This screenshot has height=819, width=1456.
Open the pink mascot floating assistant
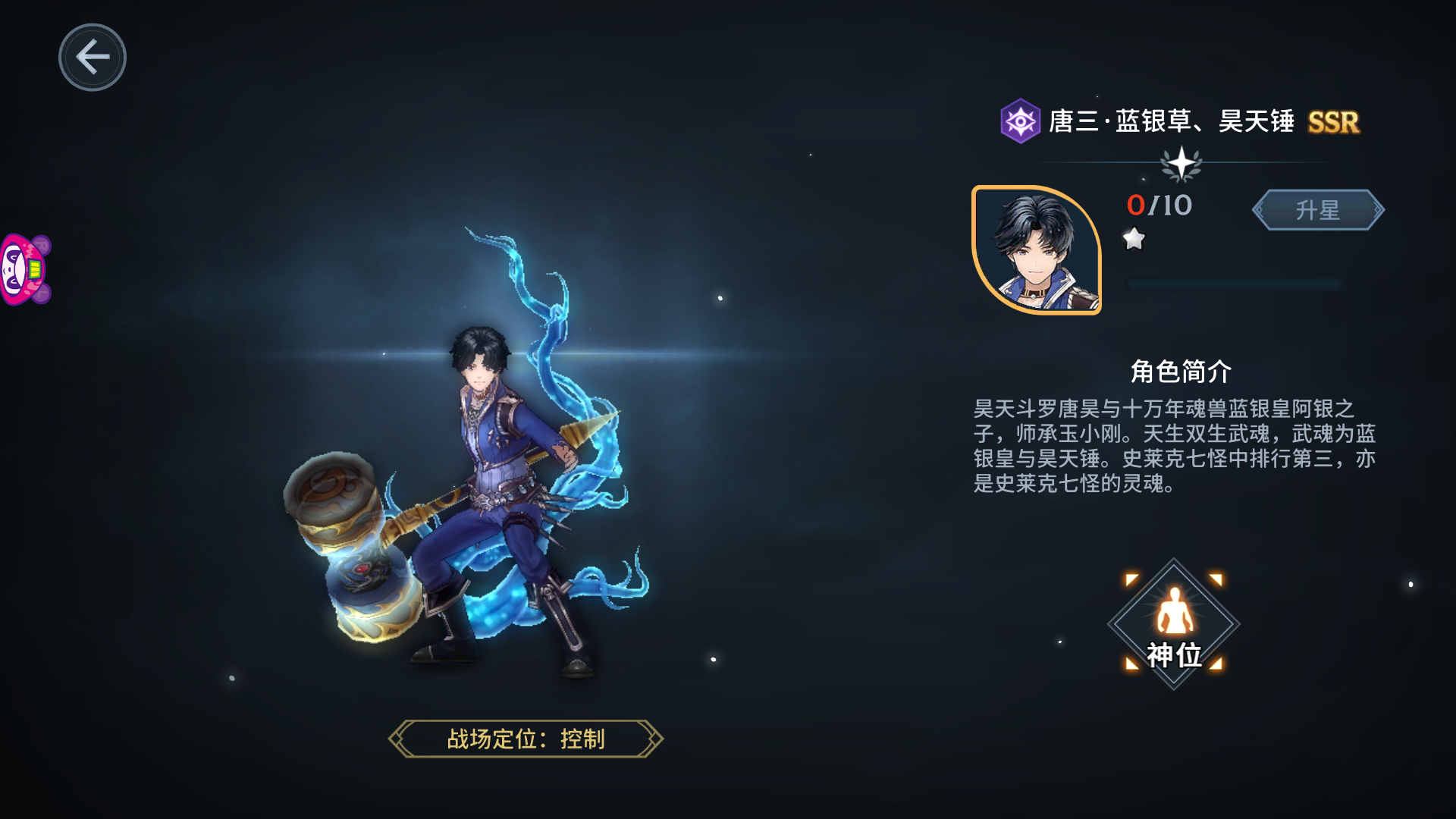[24, 270]
